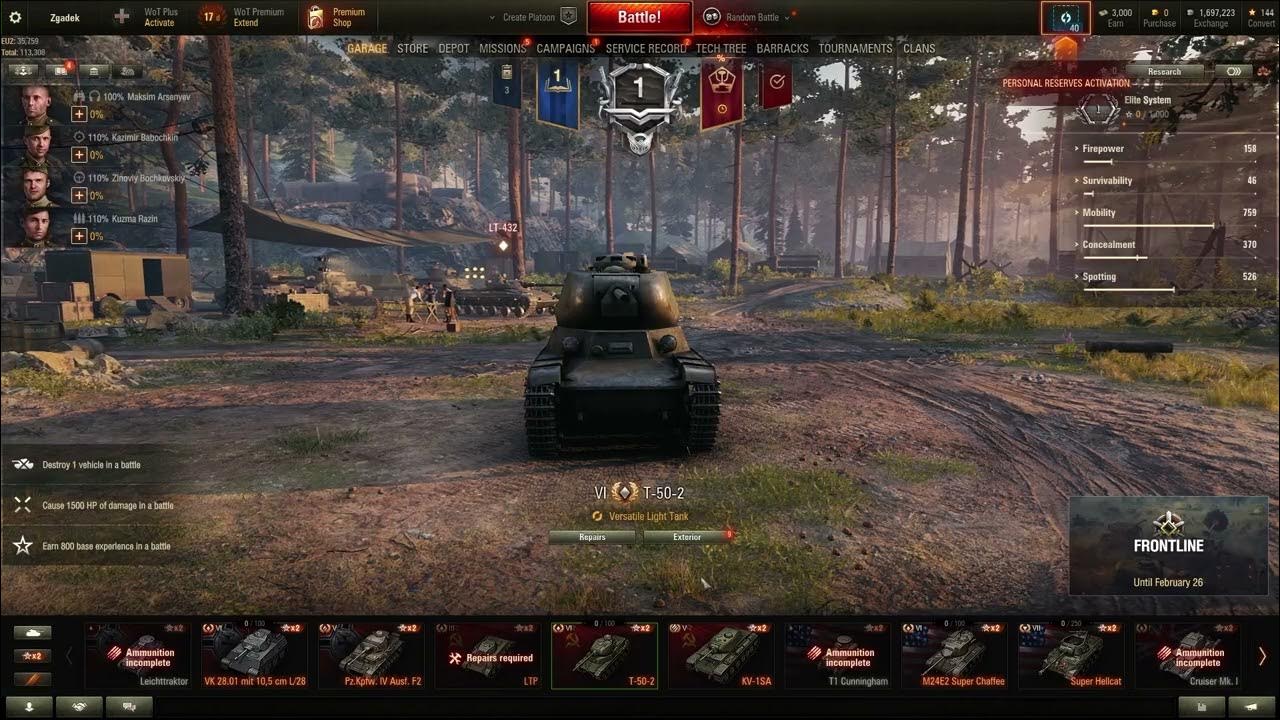Toggle the vehicle type carousel filter
This screenshot has height=720, width=1280.
(x=33, y=633)
